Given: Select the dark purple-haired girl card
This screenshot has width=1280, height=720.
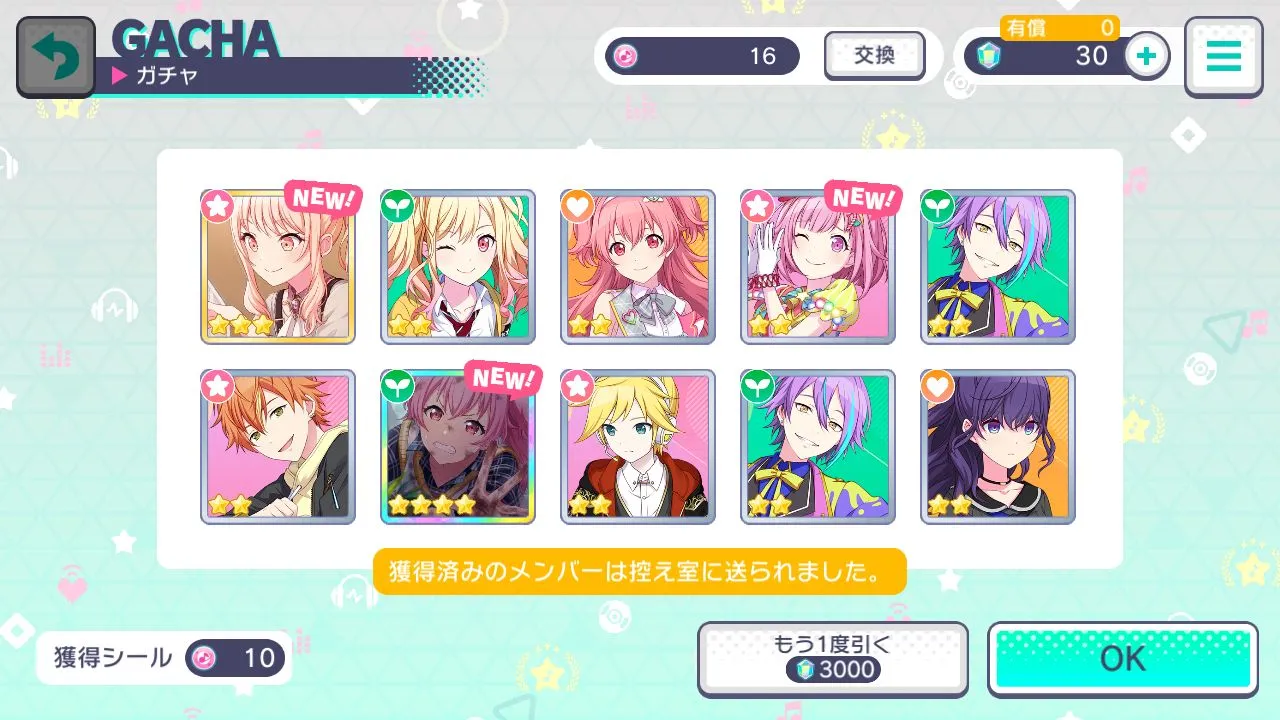Looking at the screenshot, I should [998, 447].
